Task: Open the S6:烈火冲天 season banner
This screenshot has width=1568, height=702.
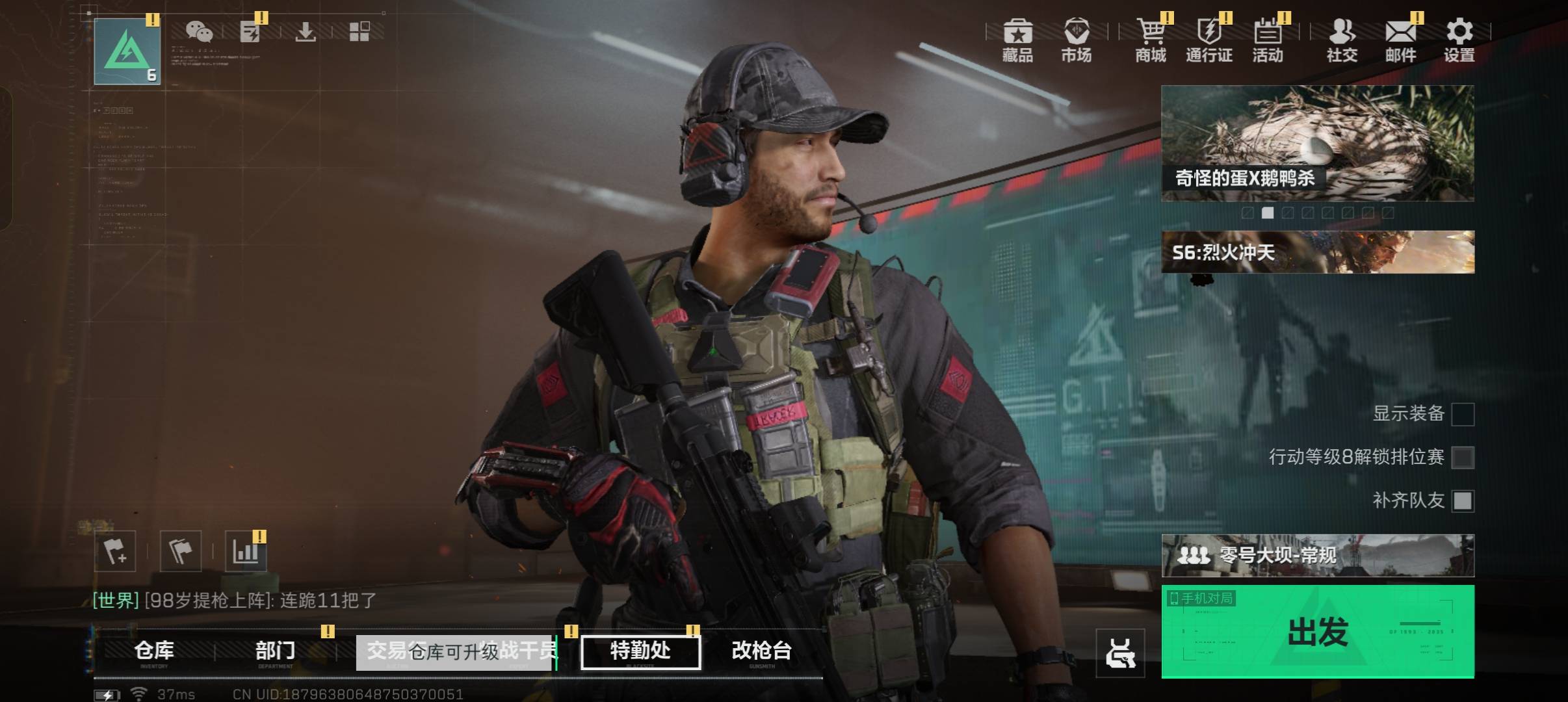Action: (1317, 252)
